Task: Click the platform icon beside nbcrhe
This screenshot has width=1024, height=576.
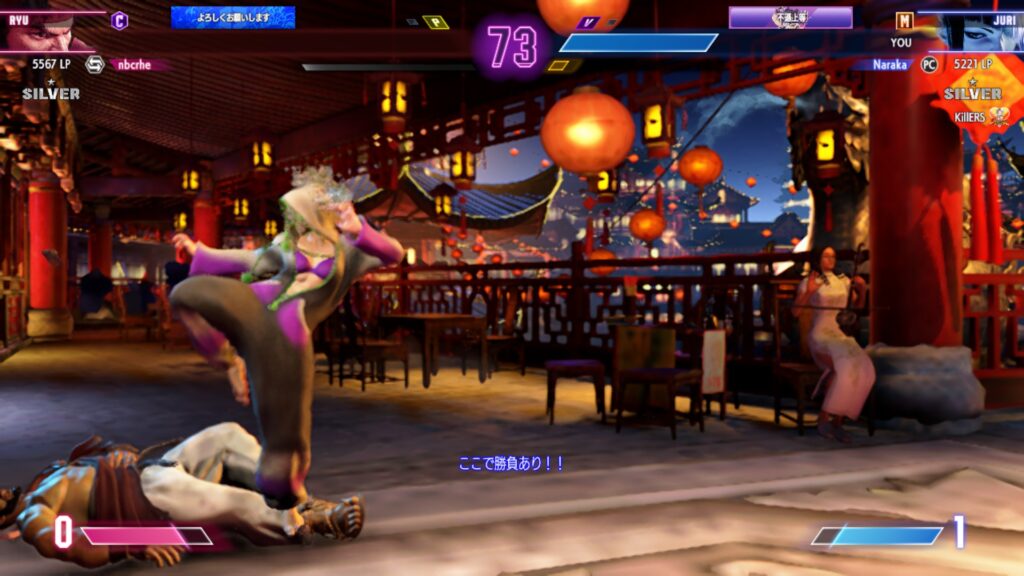Action: click(94, 65)
